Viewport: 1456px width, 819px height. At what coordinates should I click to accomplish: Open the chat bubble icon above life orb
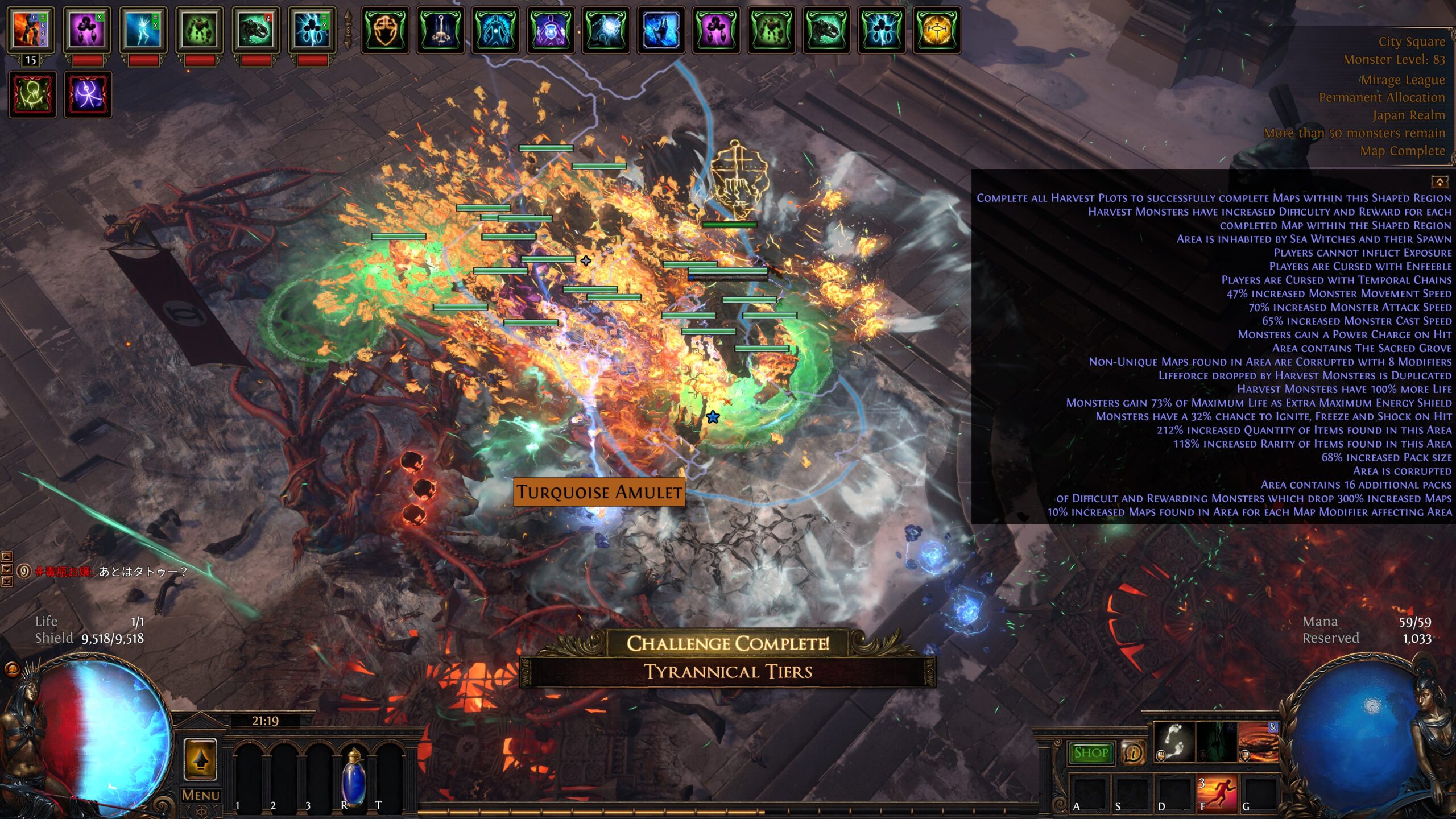pos(11,669)
